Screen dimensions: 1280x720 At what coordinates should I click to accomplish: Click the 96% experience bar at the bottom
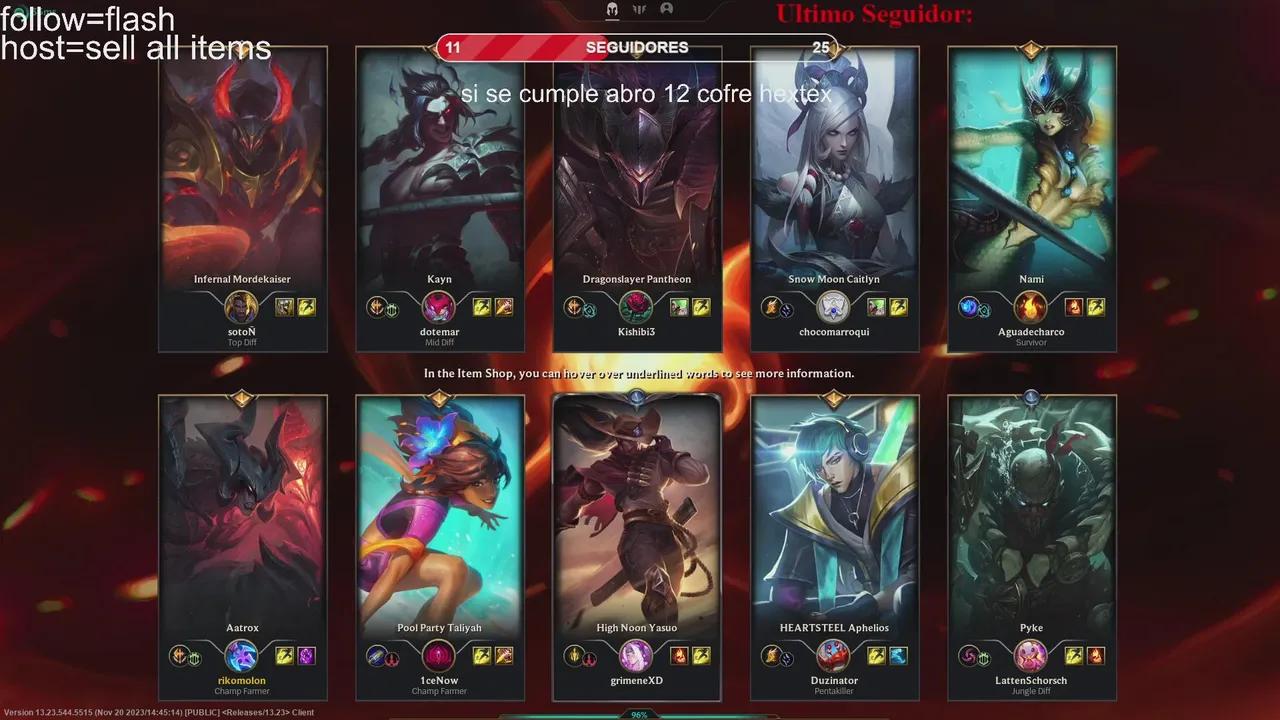click(640, 714)
